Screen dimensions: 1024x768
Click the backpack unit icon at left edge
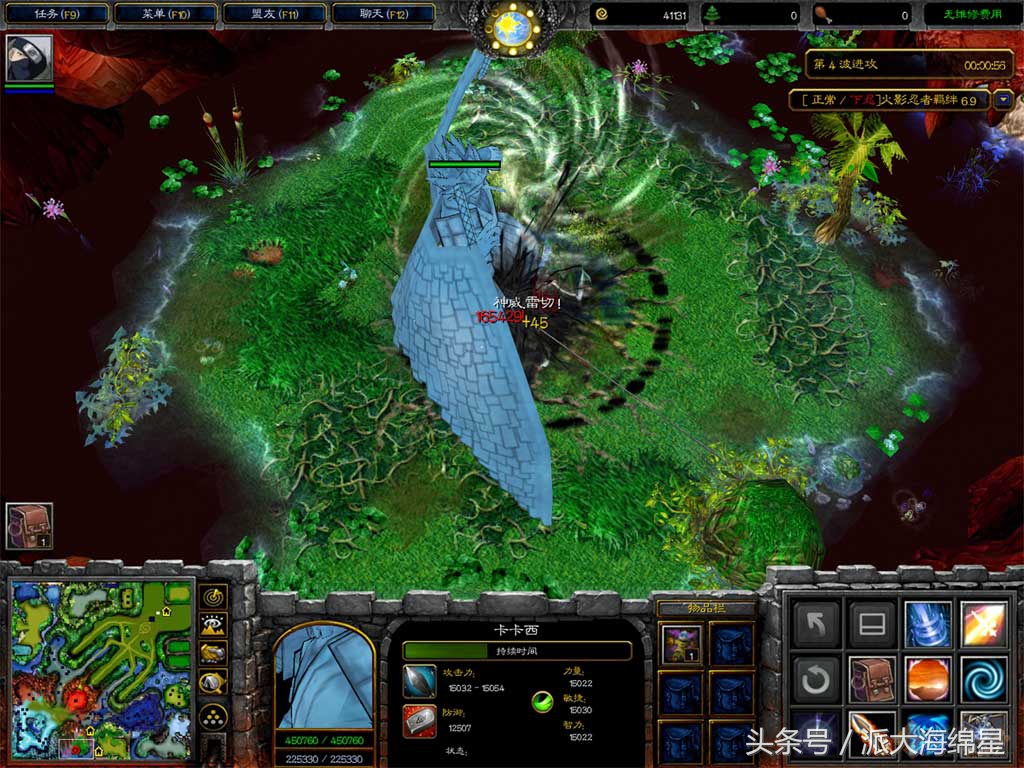(x=29, y=525)
